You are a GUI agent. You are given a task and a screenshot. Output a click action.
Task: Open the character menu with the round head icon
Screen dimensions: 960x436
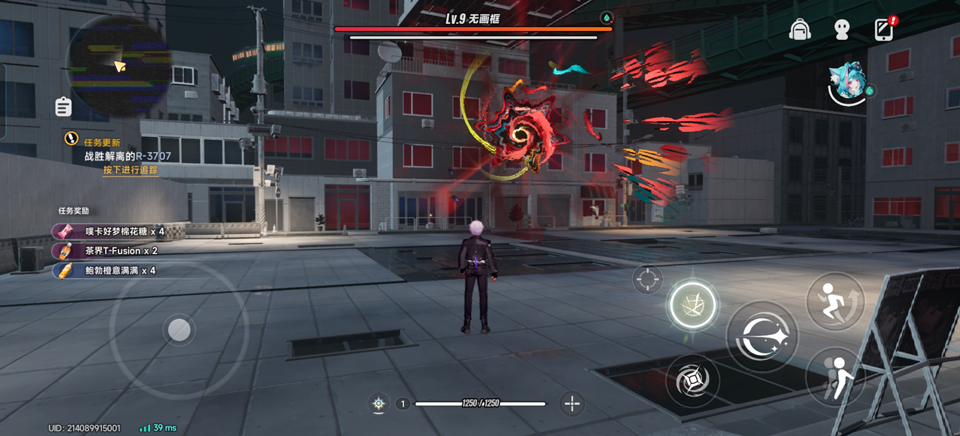tap(842, 30)
